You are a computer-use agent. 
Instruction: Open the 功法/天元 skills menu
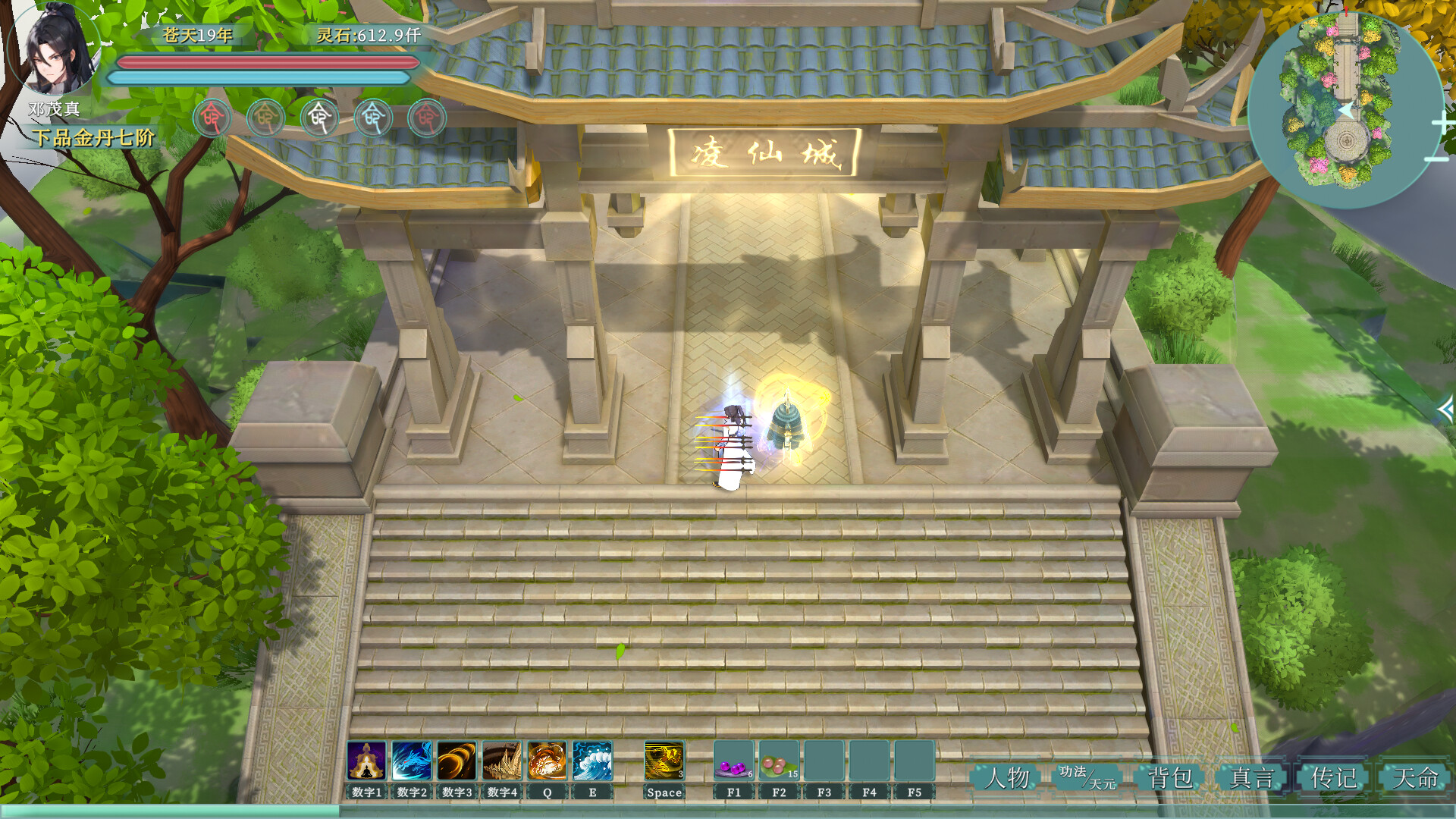pos(1087,777)
